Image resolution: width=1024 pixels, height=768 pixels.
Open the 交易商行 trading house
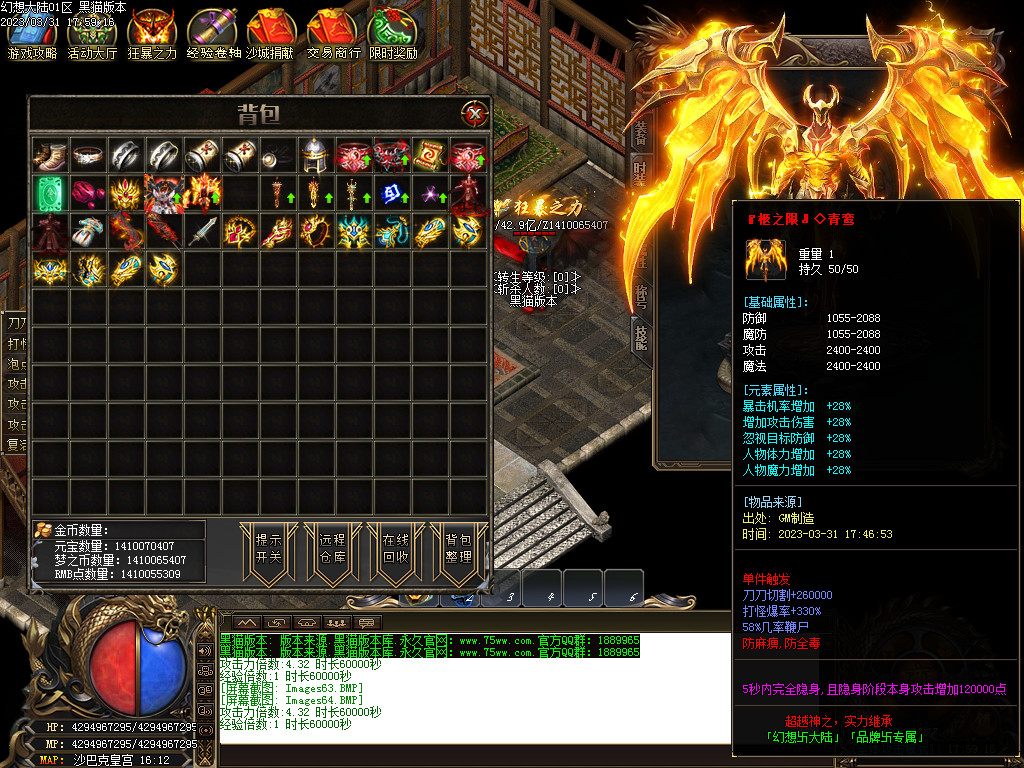point(333,34)
